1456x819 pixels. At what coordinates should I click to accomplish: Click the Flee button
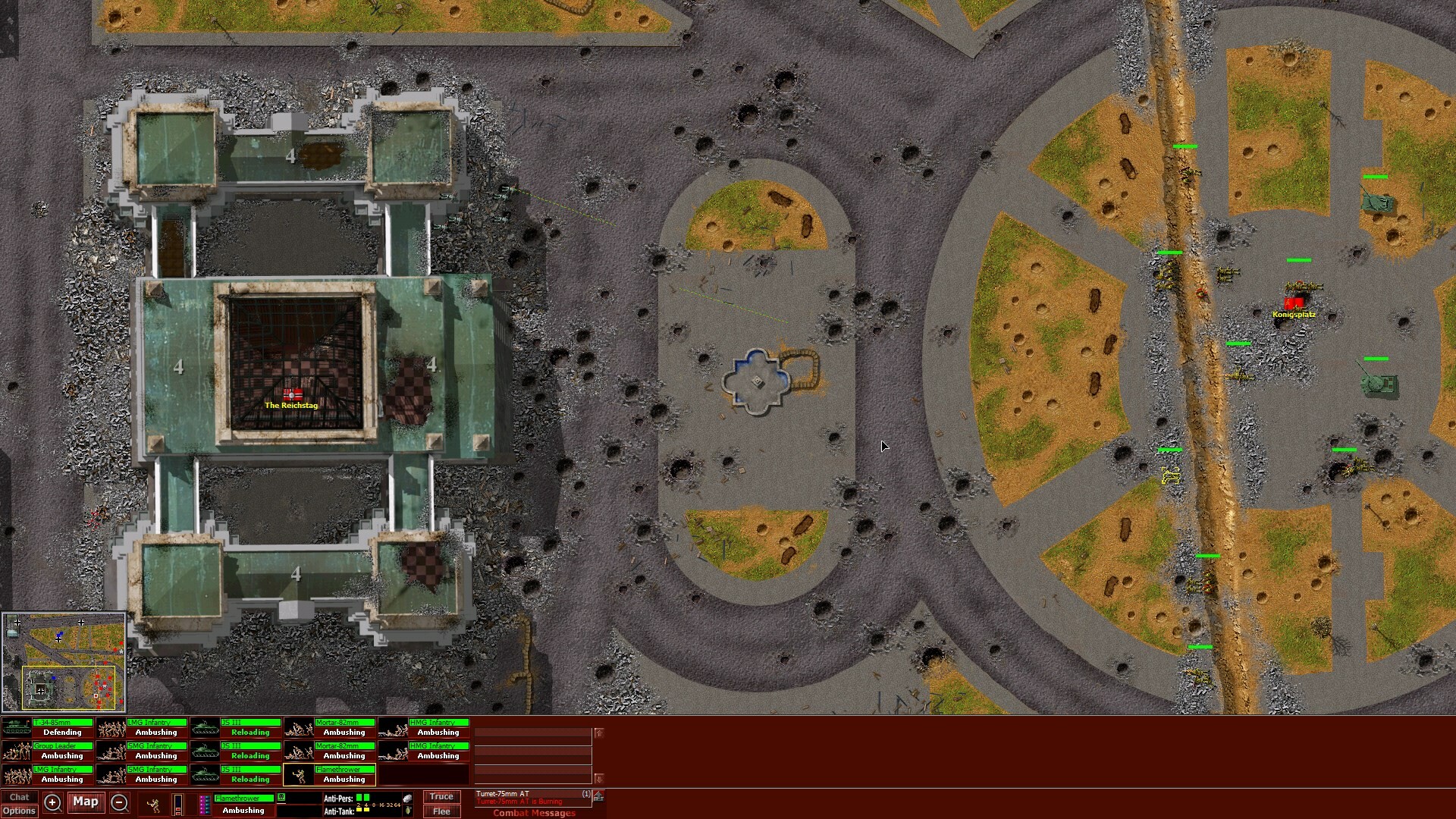pos(441,811)
